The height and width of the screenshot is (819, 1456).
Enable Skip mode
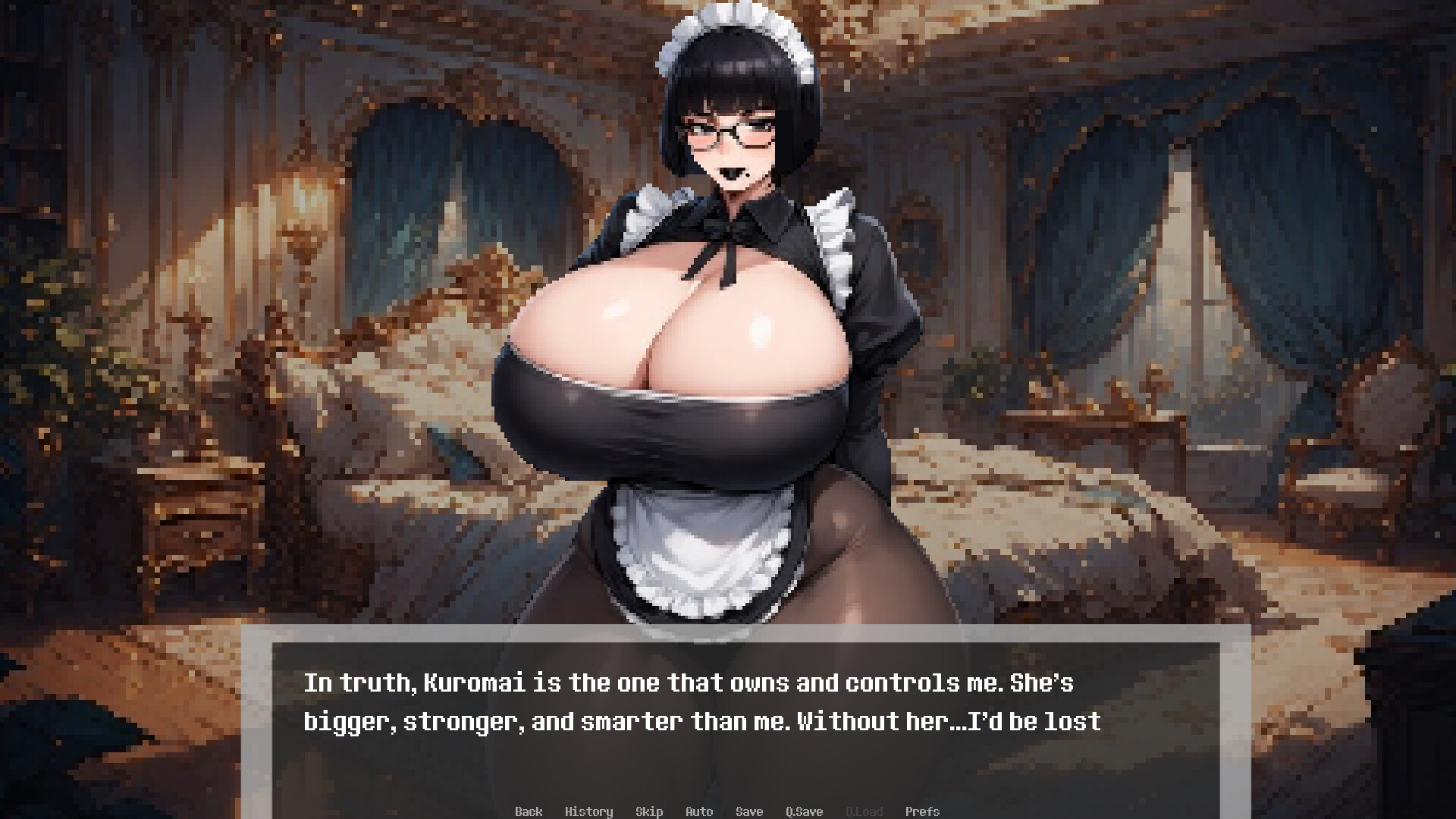[649, 811]
